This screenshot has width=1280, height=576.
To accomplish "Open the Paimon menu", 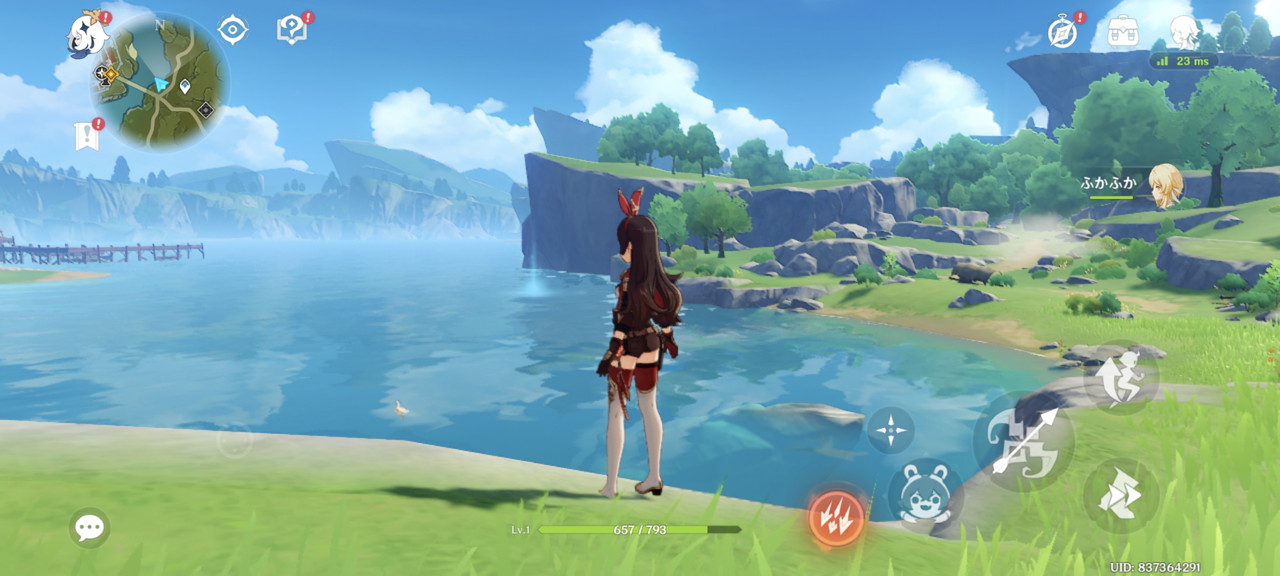I will (87, 34).
